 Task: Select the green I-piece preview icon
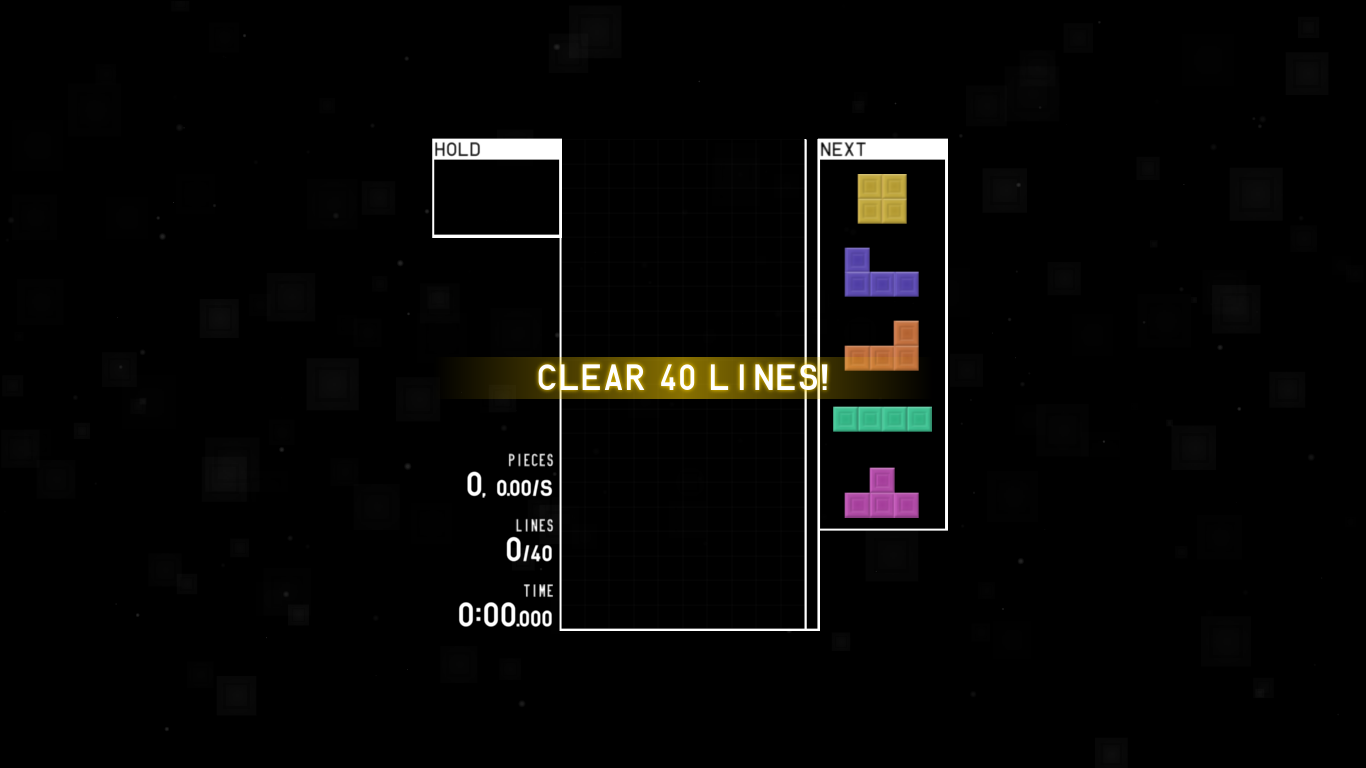tap(883, 418)
